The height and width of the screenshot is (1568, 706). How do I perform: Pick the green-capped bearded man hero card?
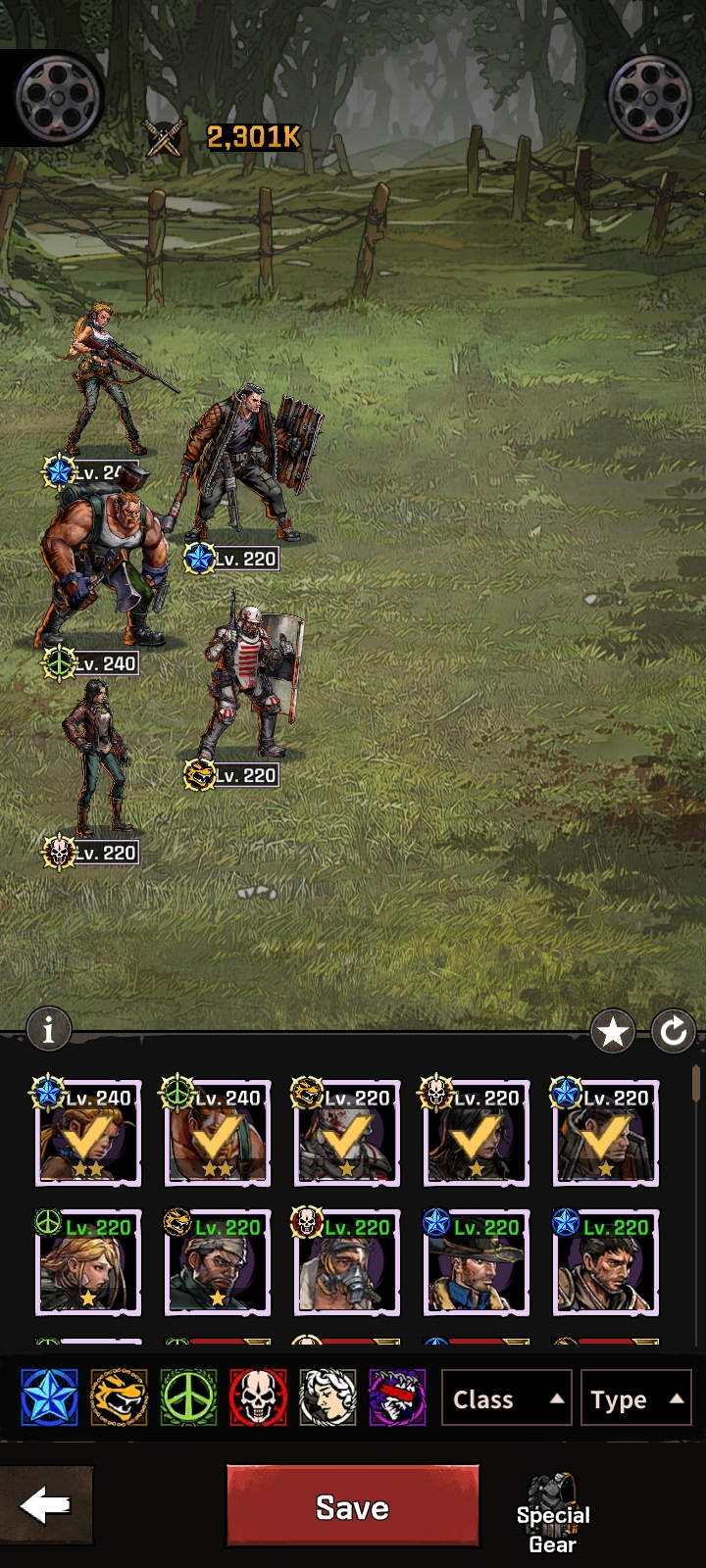pyautogui.click(x=218, y=1262)
